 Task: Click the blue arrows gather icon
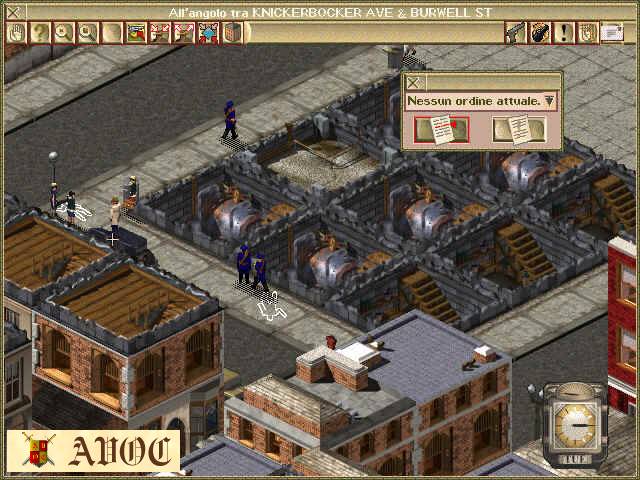pos(208,33)
